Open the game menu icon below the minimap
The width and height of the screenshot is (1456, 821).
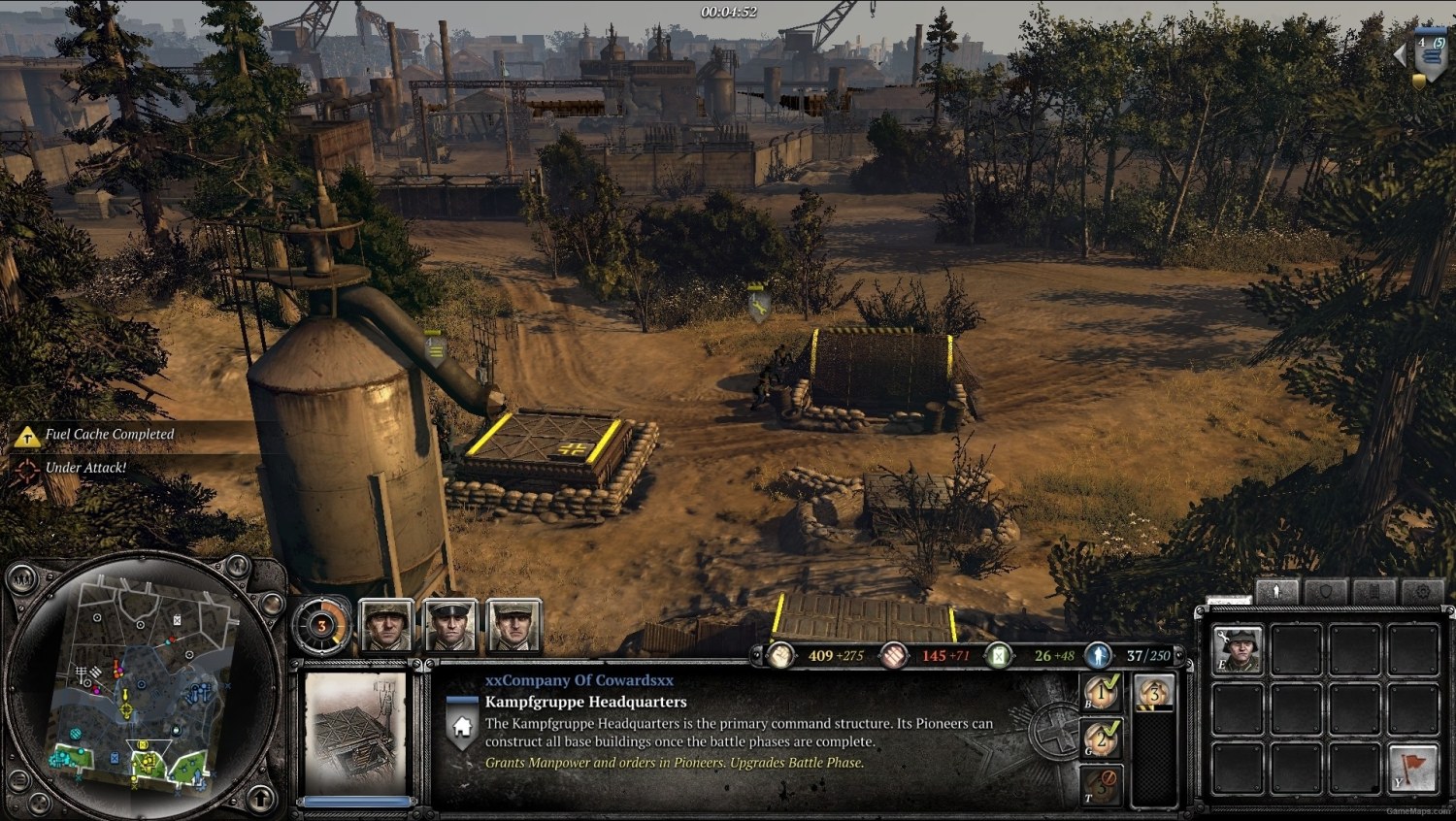19,781
